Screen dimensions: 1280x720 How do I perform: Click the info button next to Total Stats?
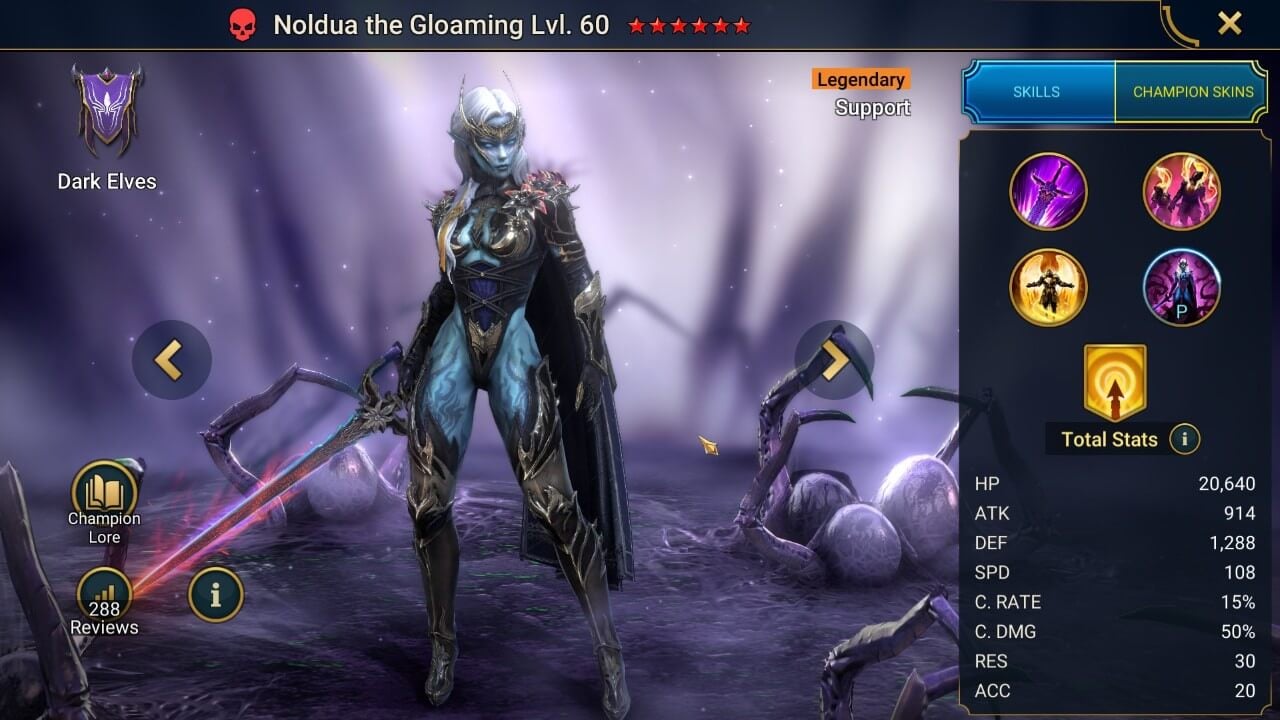tap(1185, 439)
